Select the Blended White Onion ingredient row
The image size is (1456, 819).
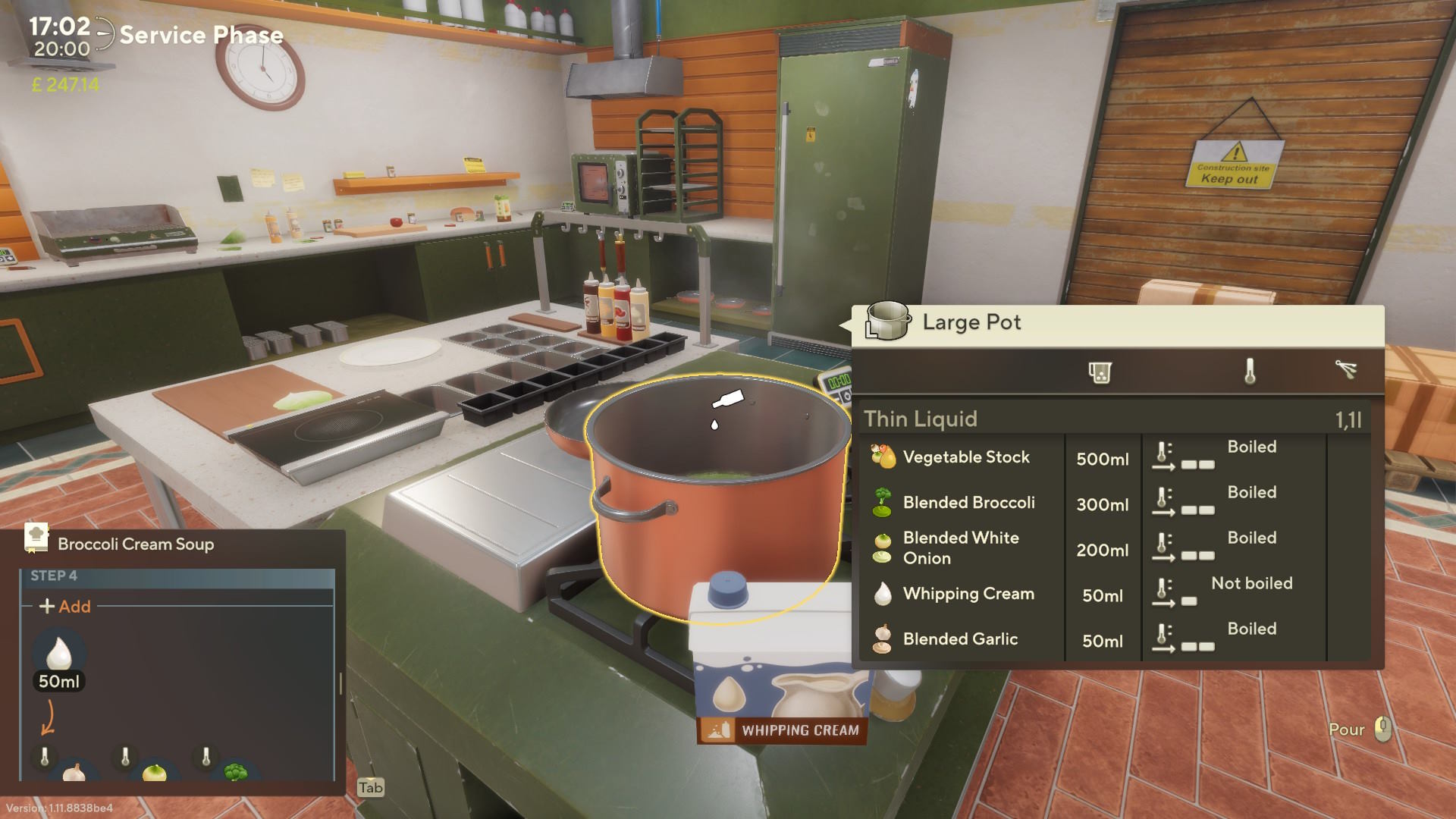click(x=961, y=548)
